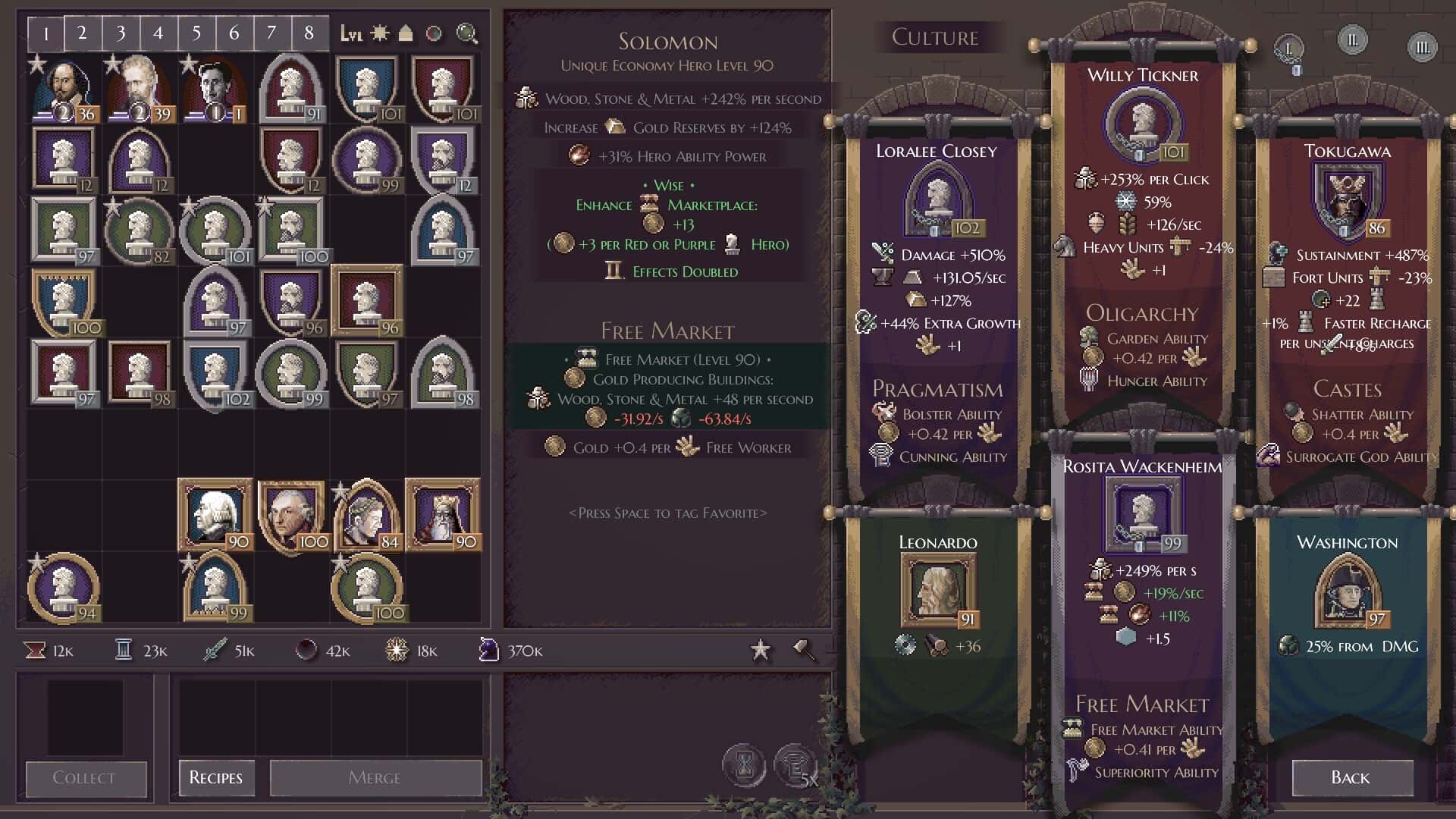1456x819 pixels.
Task: Sort heroes by Lvl
Action: point(351,33)
